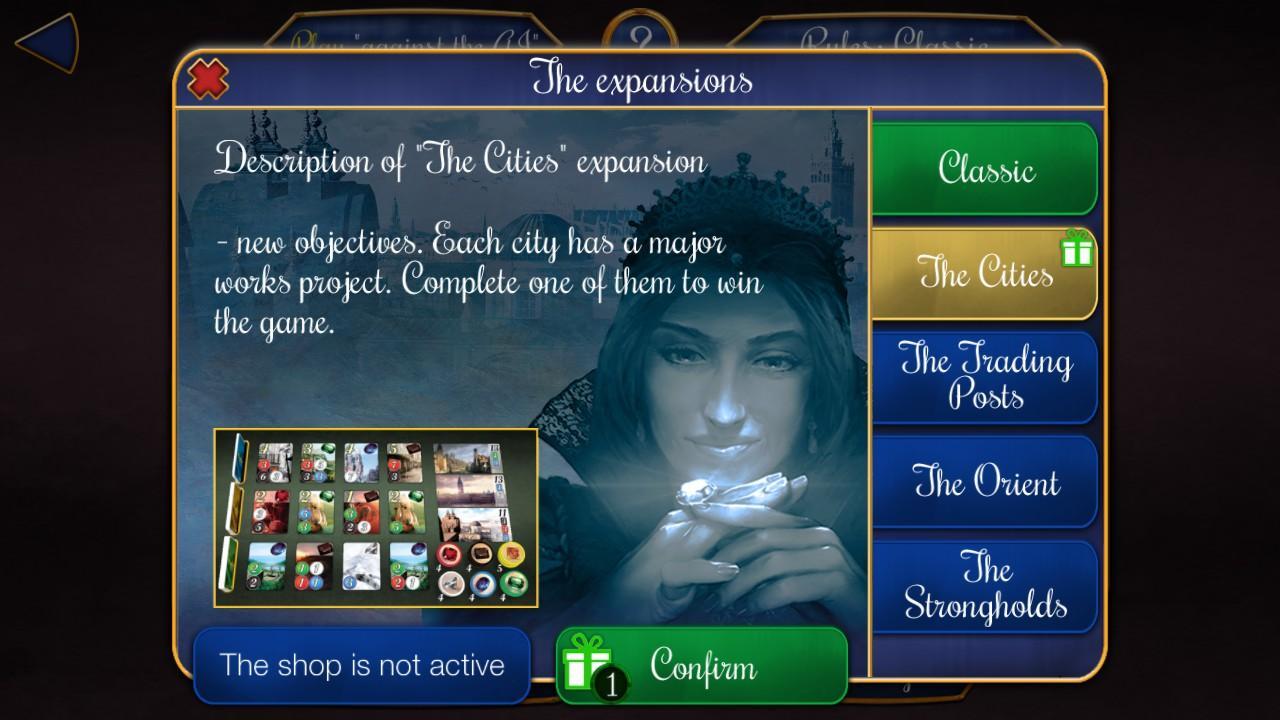Click the gift icon on The Cities tab

(1078, 250)
